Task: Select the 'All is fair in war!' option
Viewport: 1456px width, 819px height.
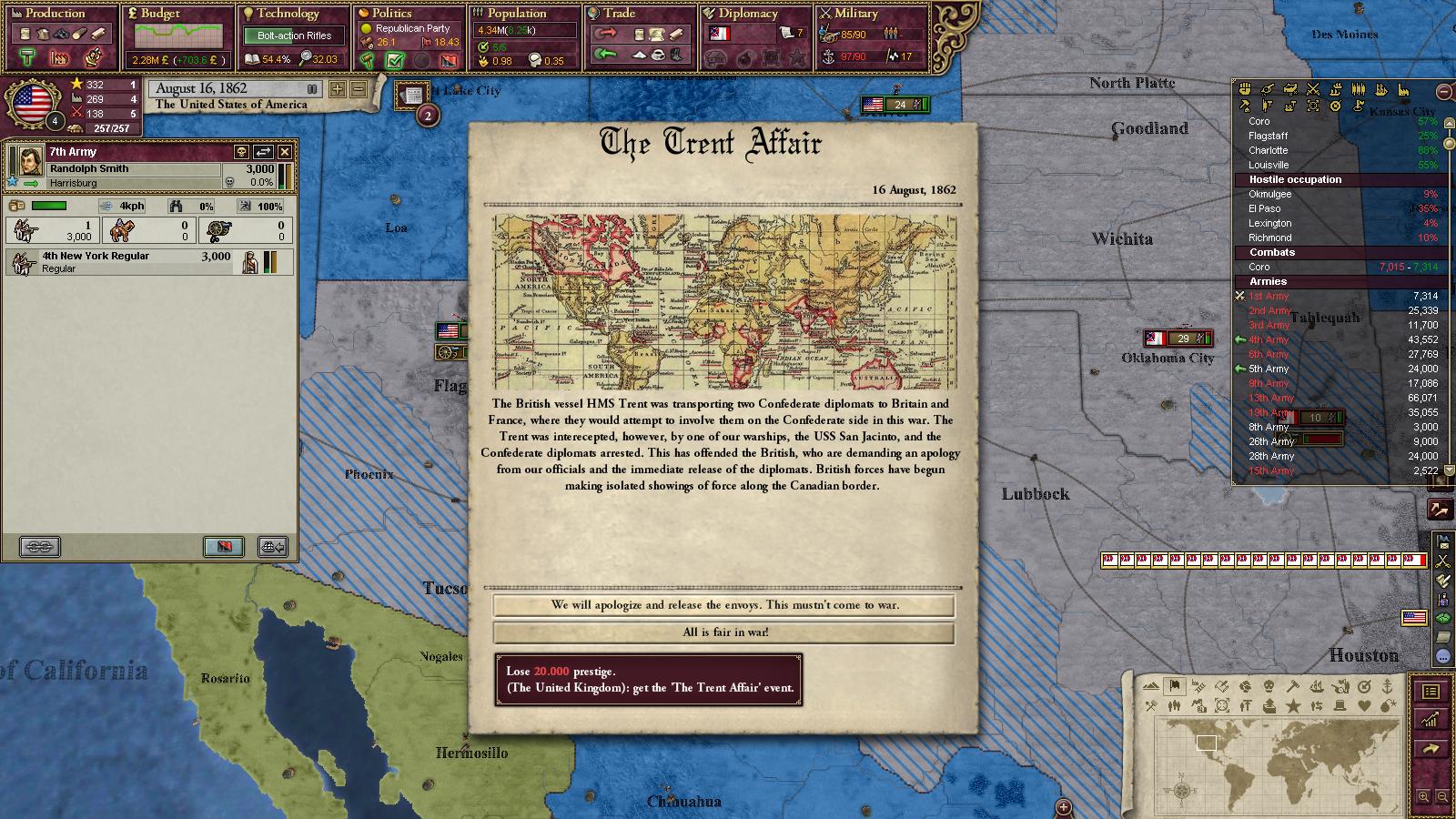Action: pyautogui.click(x=724, y=632)
